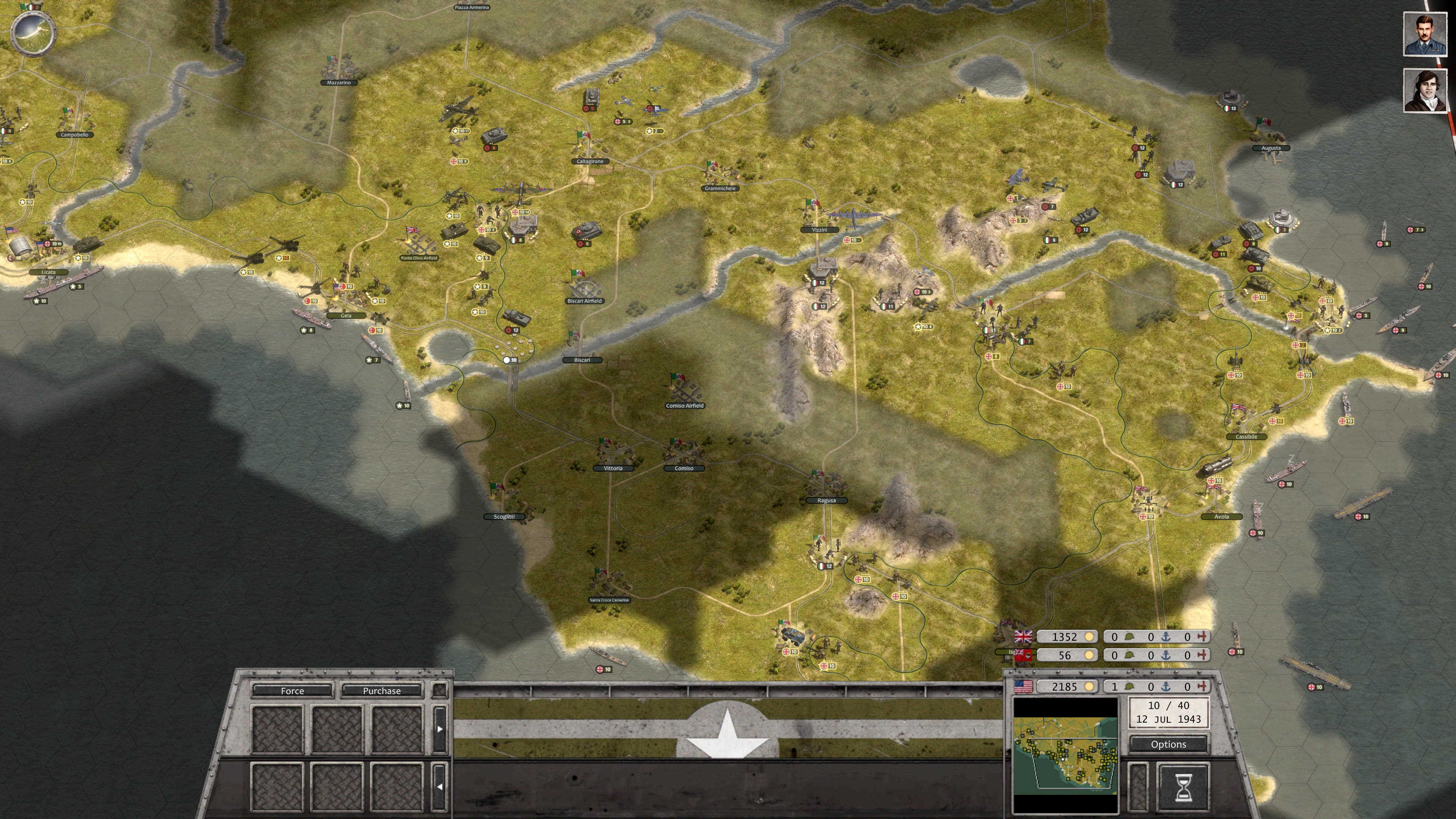Select the Canadian Red Ensign flag

click(x=1024, y=655)
